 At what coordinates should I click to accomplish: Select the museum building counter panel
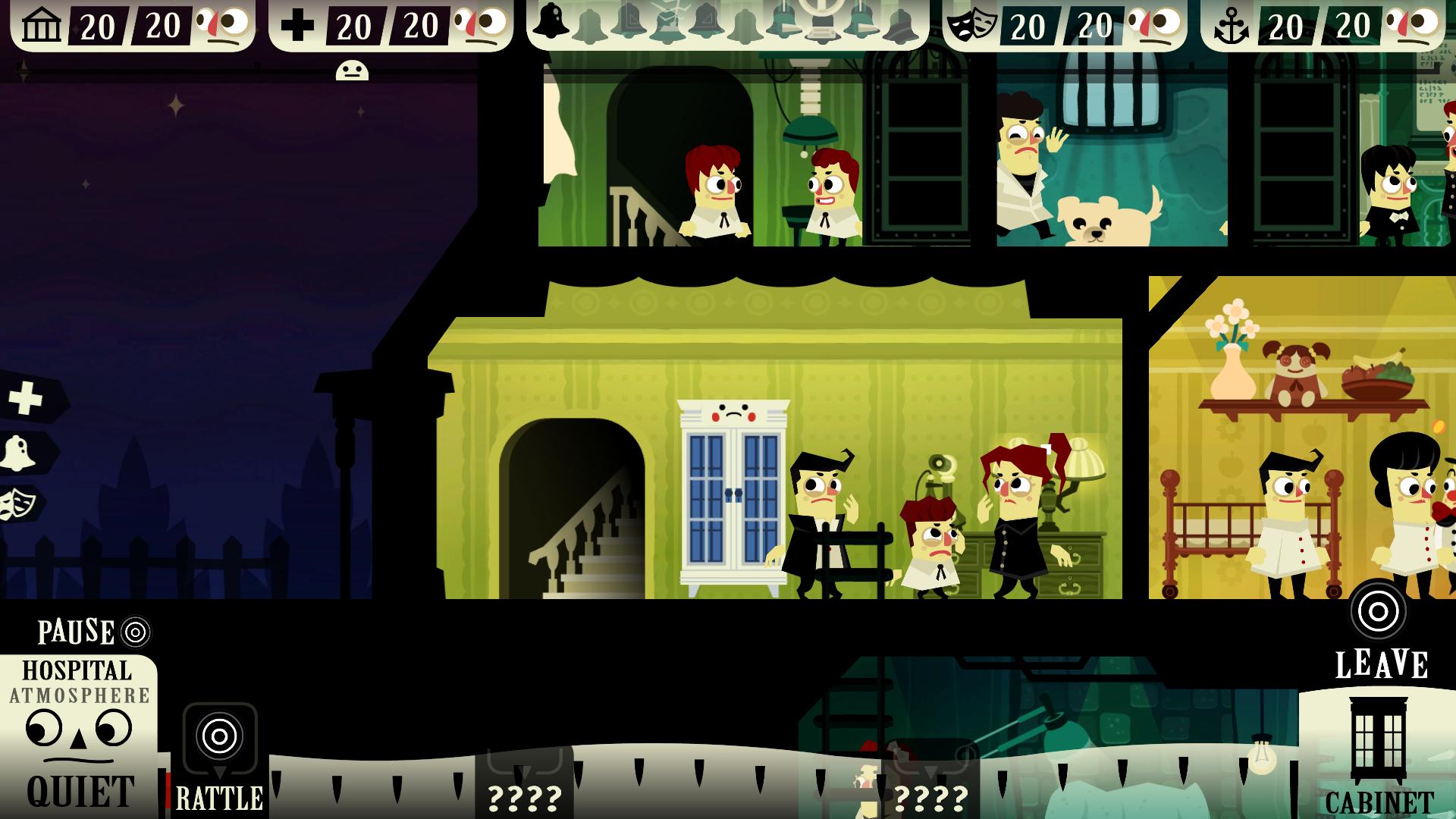(x=133, y=26)
